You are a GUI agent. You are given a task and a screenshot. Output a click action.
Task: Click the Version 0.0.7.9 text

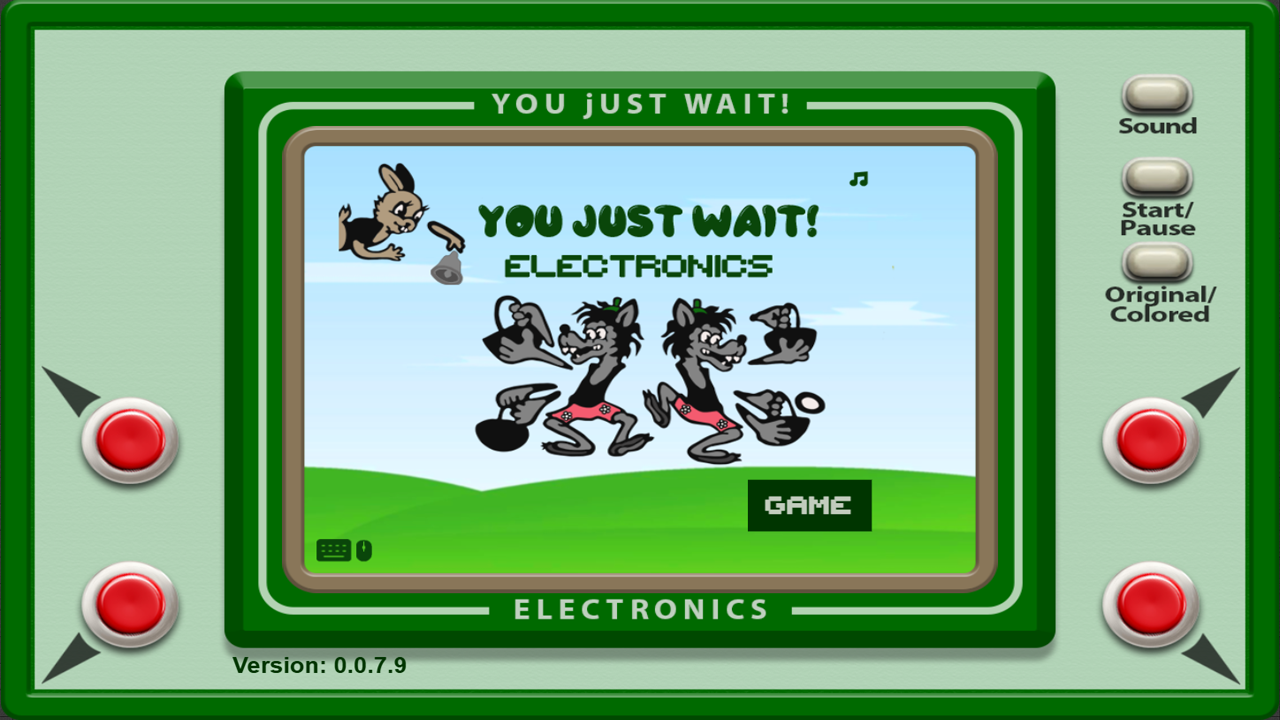click(x=320, y=663)
